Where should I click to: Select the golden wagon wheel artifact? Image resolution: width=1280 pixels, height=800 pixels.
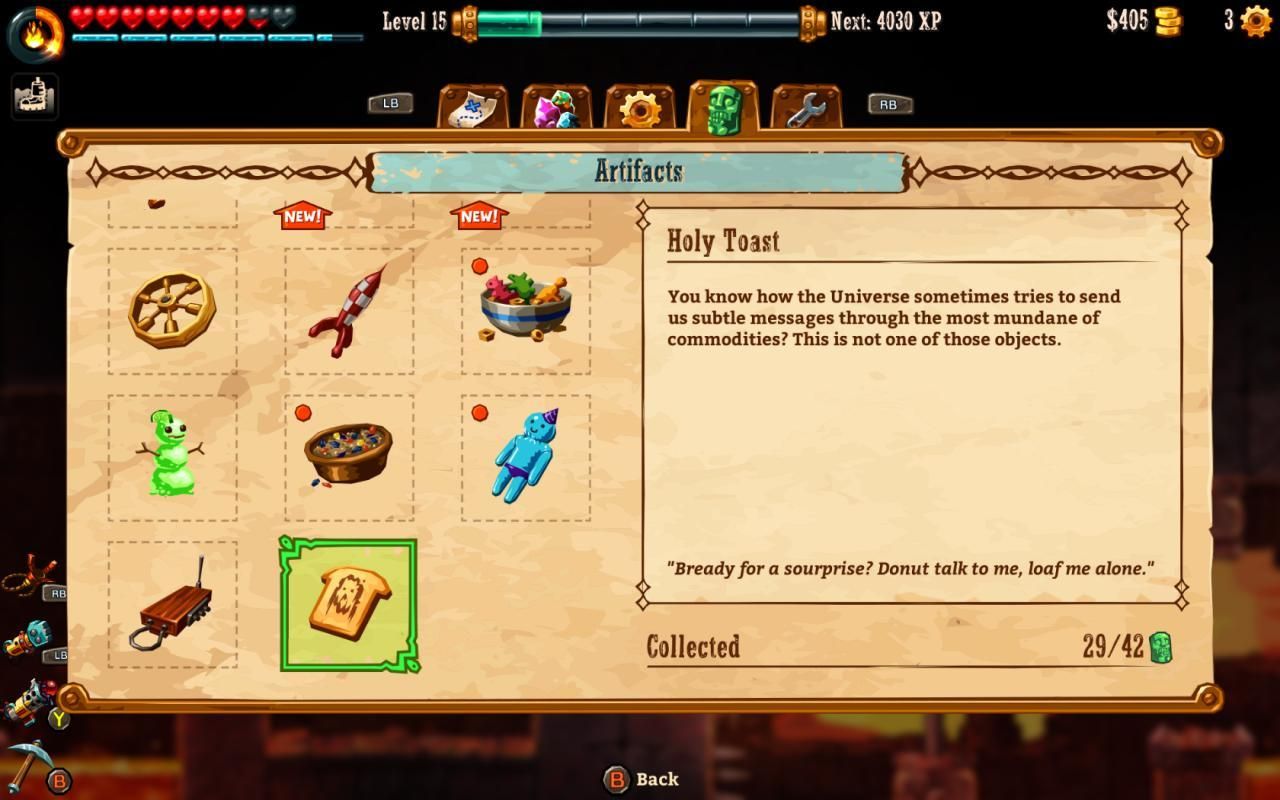tap(172, 311)
